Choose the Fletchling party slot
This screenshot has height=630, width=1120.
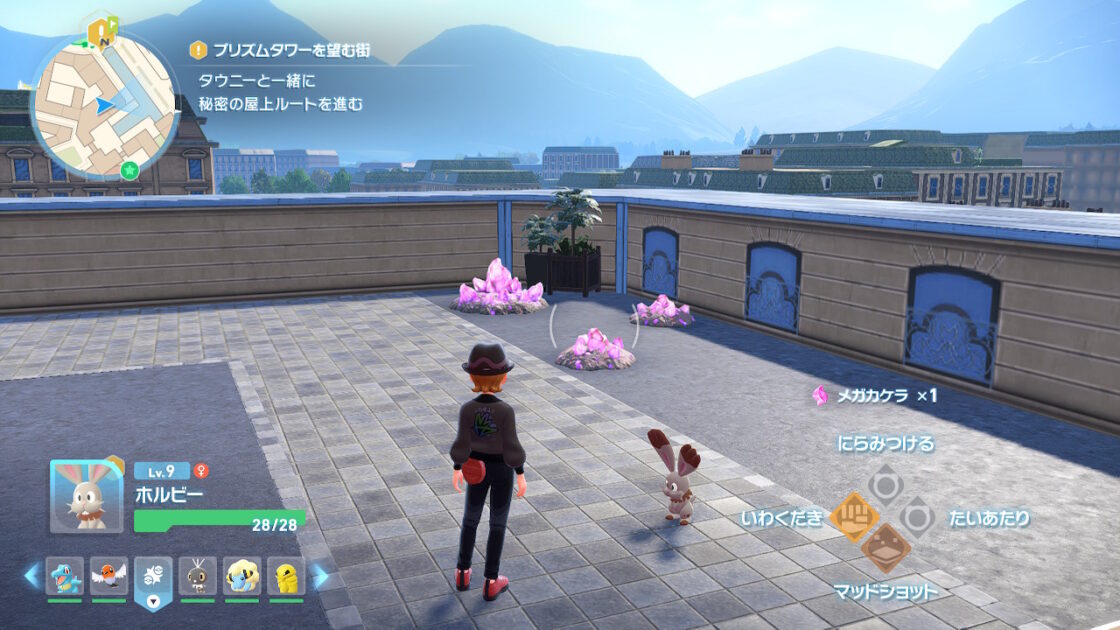(x=109, y=576)
